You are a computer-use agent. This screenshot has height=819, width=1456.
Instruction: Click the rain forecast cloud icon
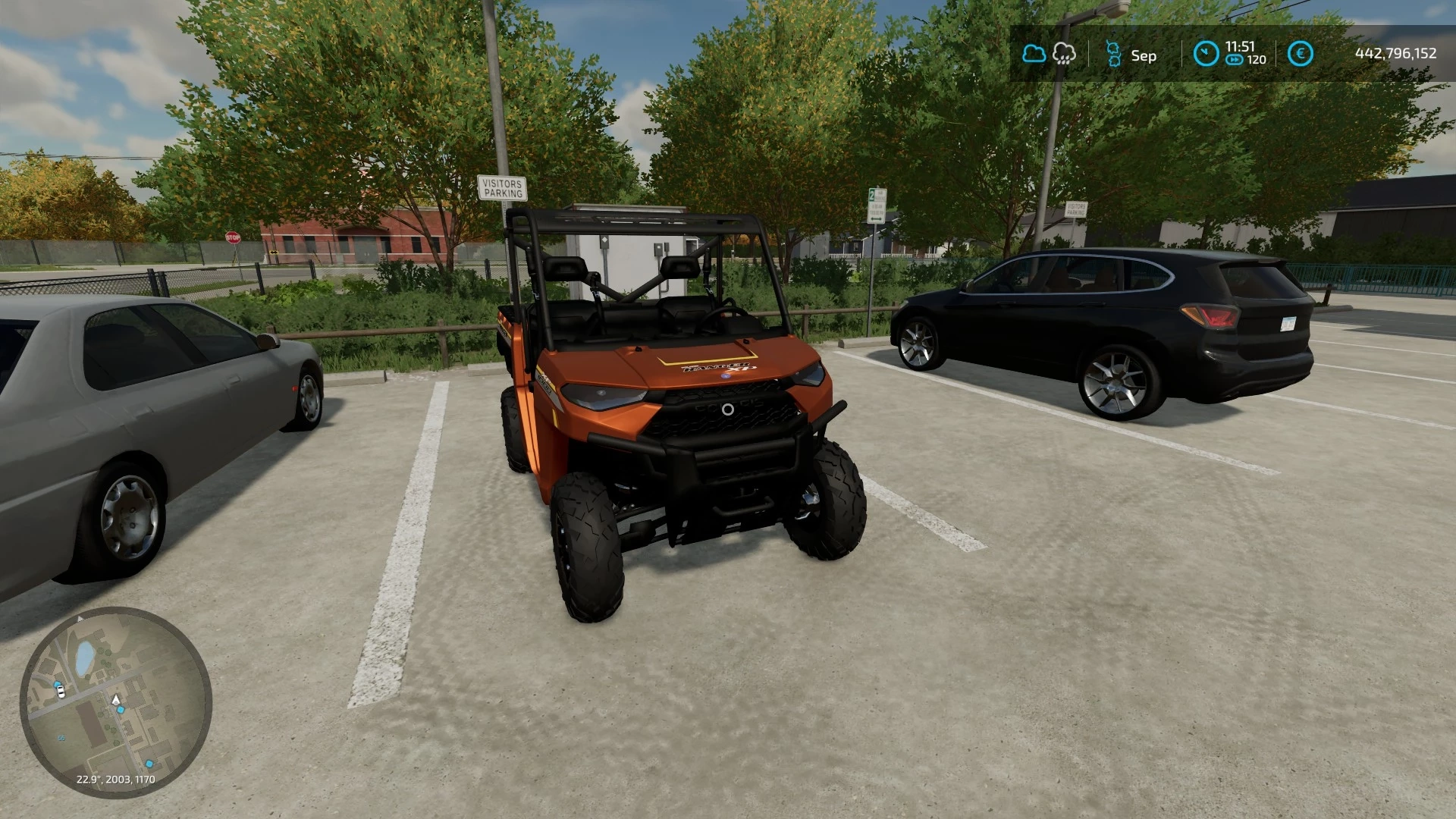point(1064,53)
